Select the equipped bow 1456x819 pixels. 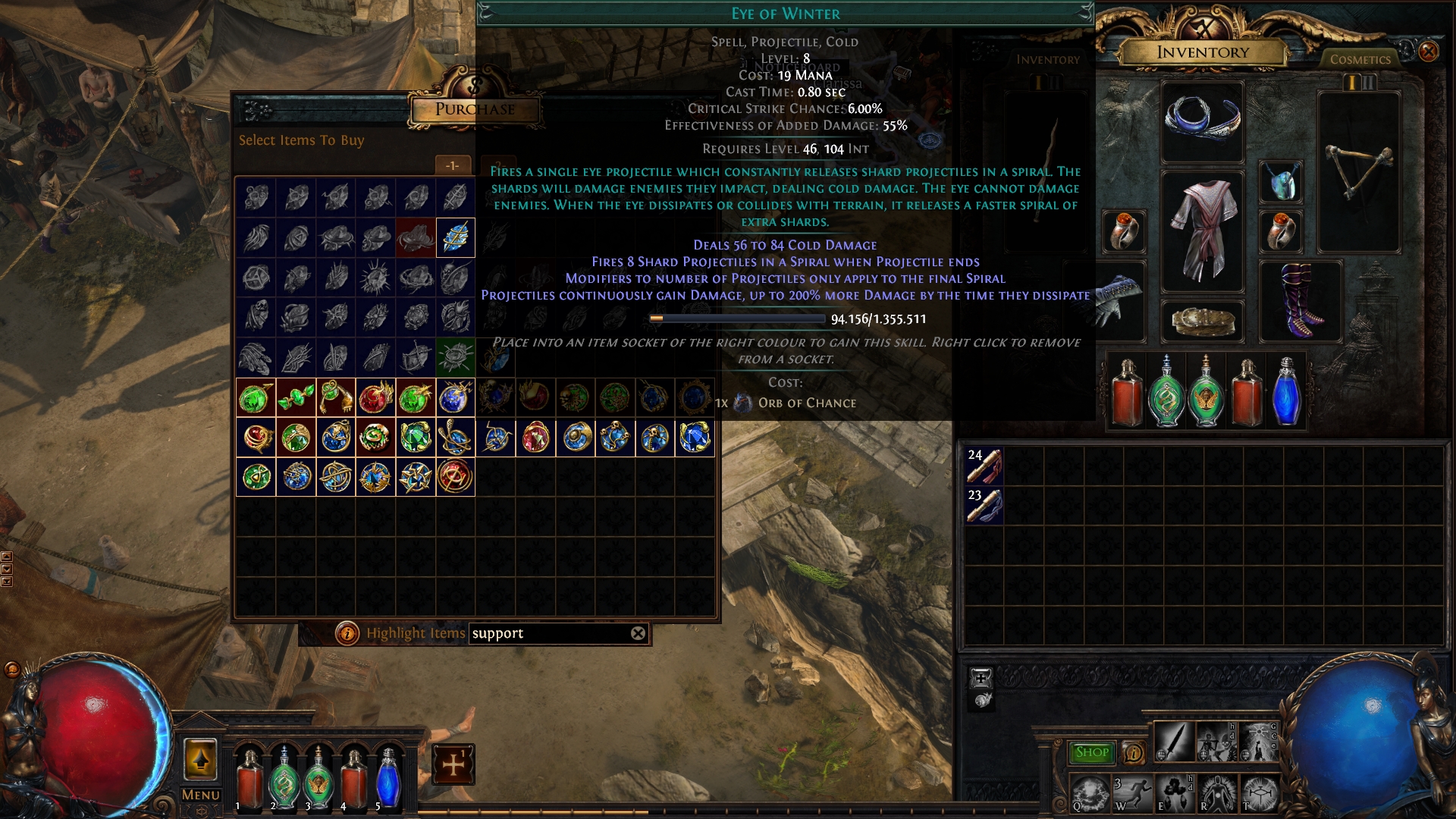(x=1358, y=173)
